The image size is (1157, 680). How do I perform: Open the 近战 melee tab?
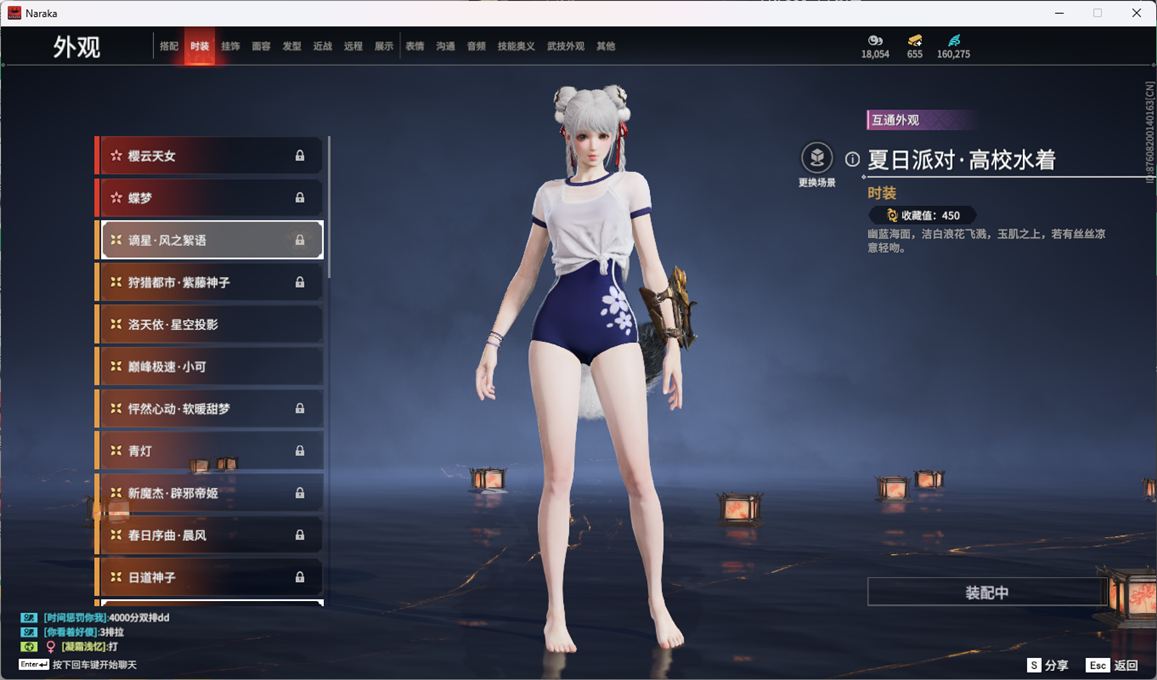[x=322, y=46]
